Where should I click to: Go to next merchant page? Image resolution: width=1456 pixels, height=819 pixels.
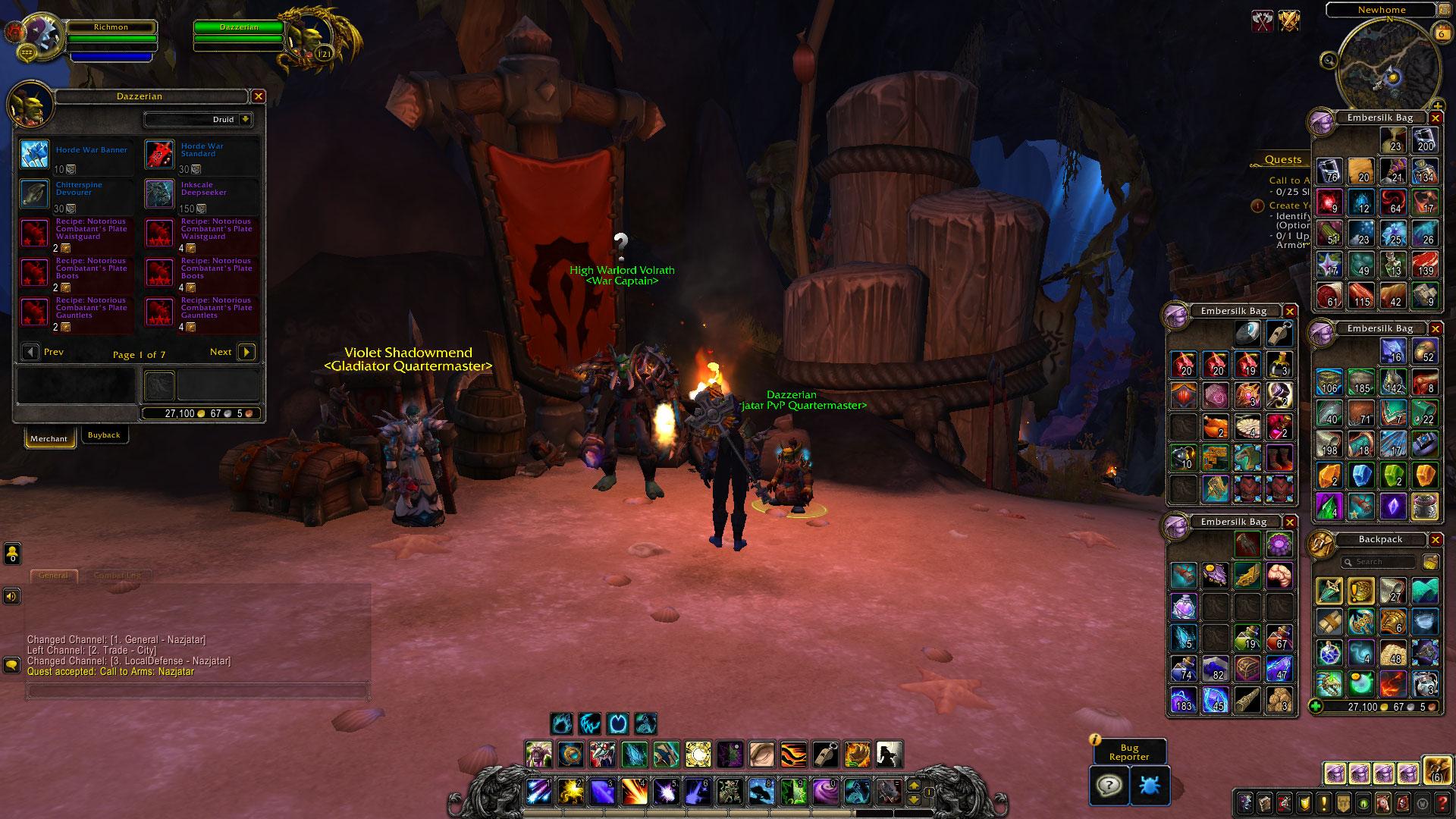(x=246, y=352)
